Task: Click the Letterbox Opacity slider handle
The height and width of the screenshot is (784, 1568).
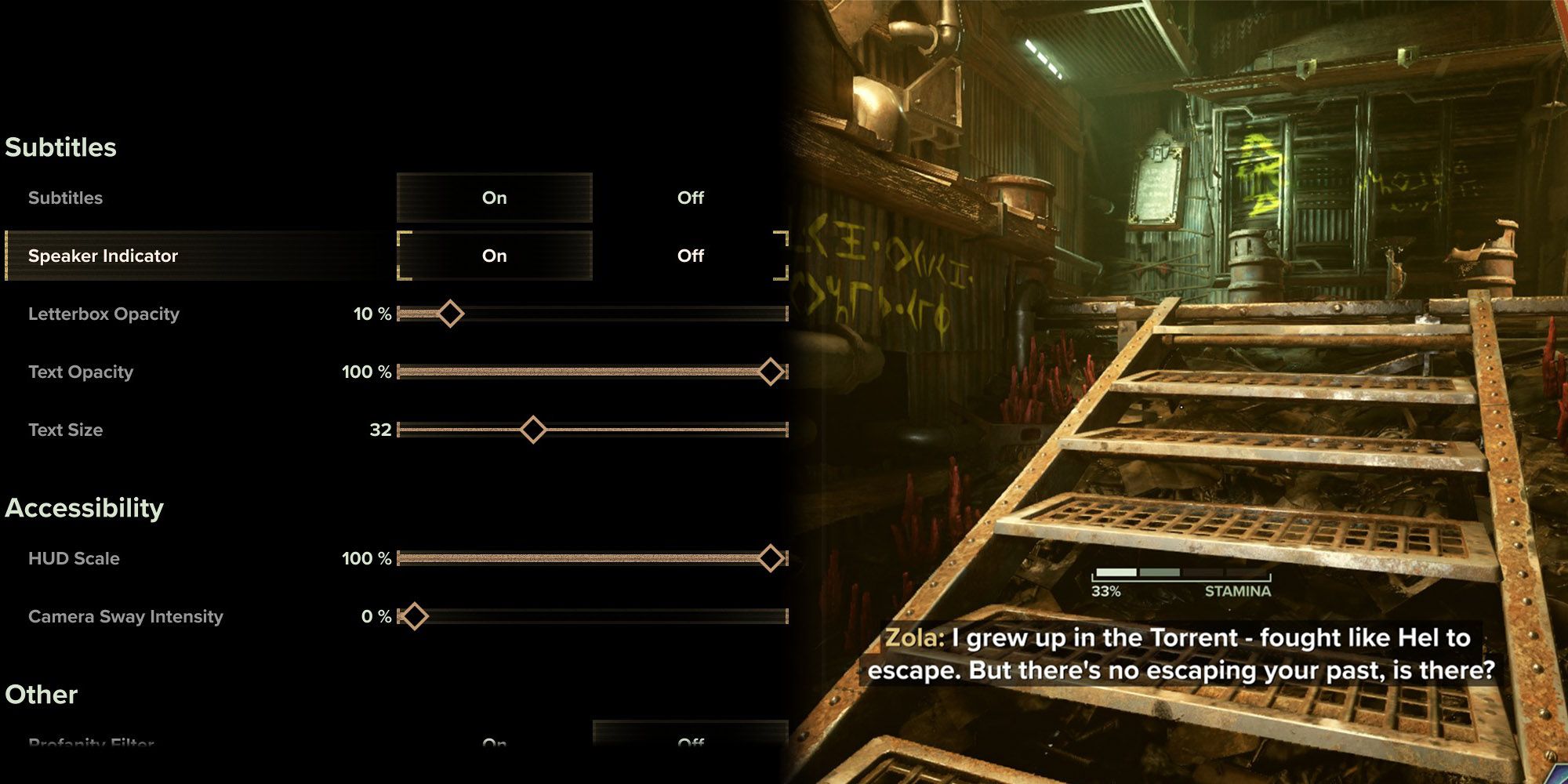Action: pos(451,314)
